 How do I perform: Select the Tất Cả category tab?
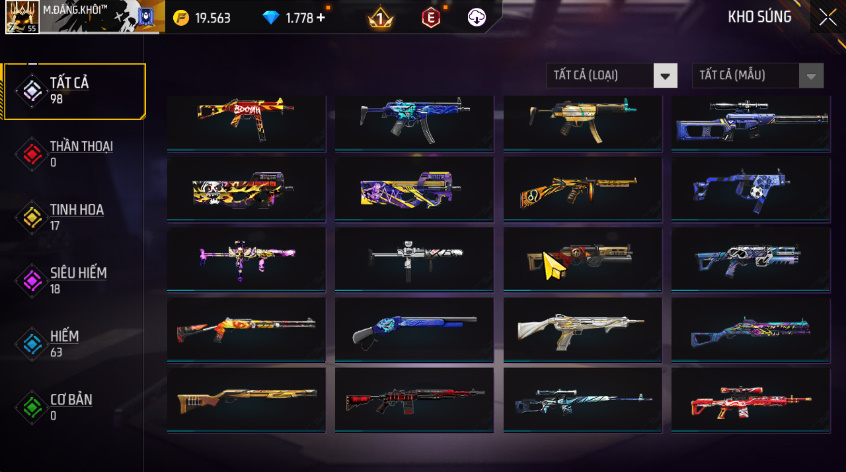[x=74, y=91]
